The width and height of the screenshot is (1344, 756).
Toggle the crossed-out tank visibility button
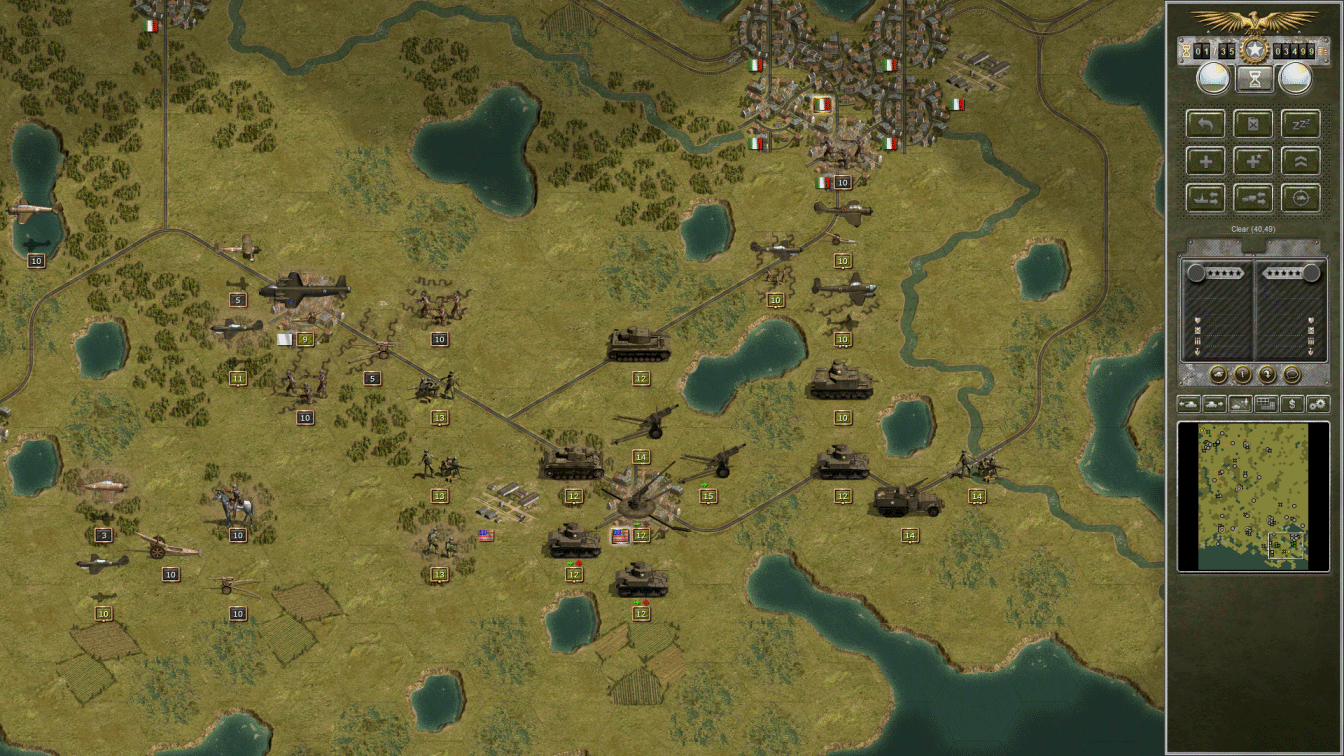(x=1240, y=404)
